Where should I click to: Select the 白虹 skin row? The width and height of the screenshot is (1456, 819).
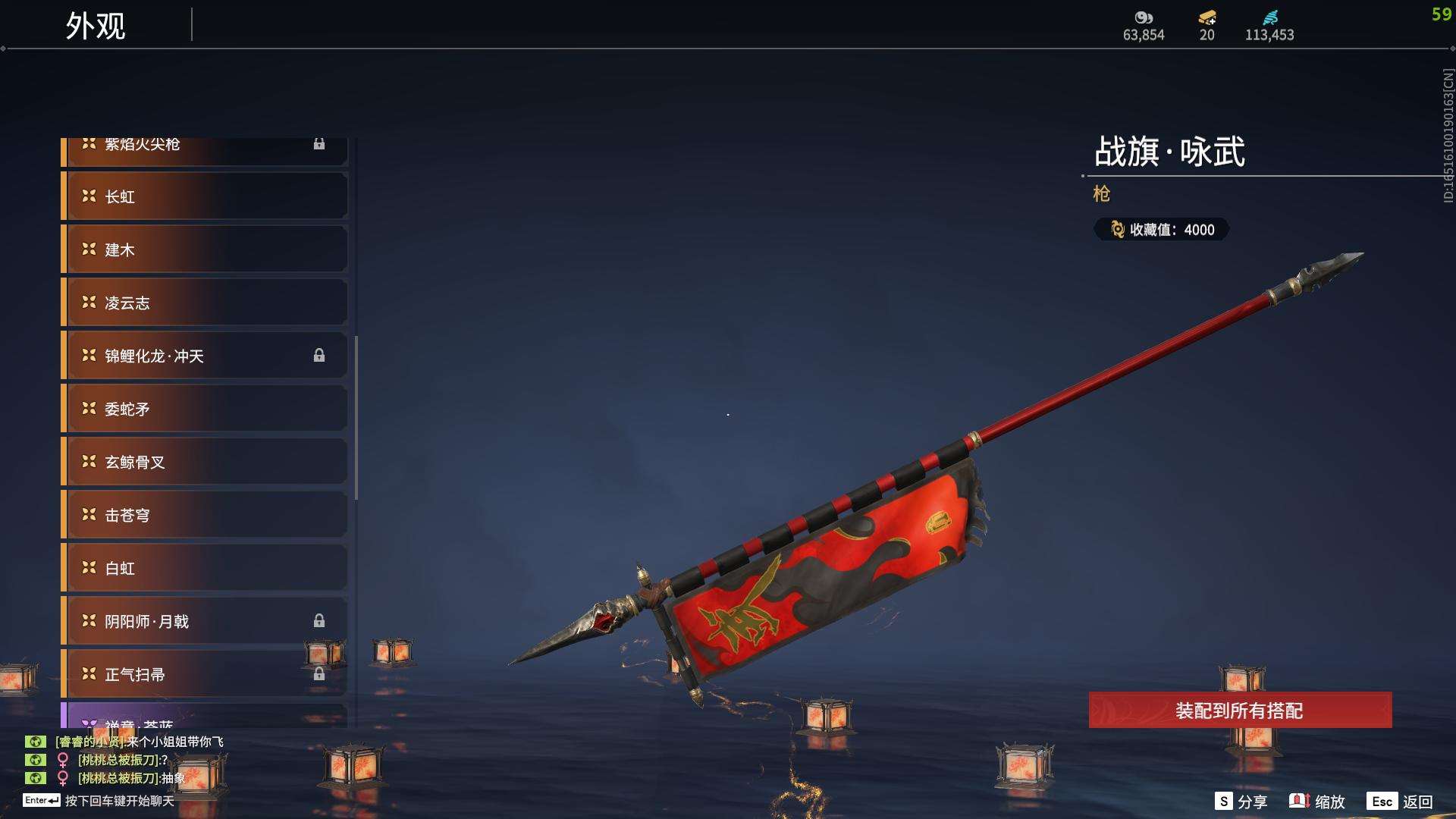[x=205, y=568]
